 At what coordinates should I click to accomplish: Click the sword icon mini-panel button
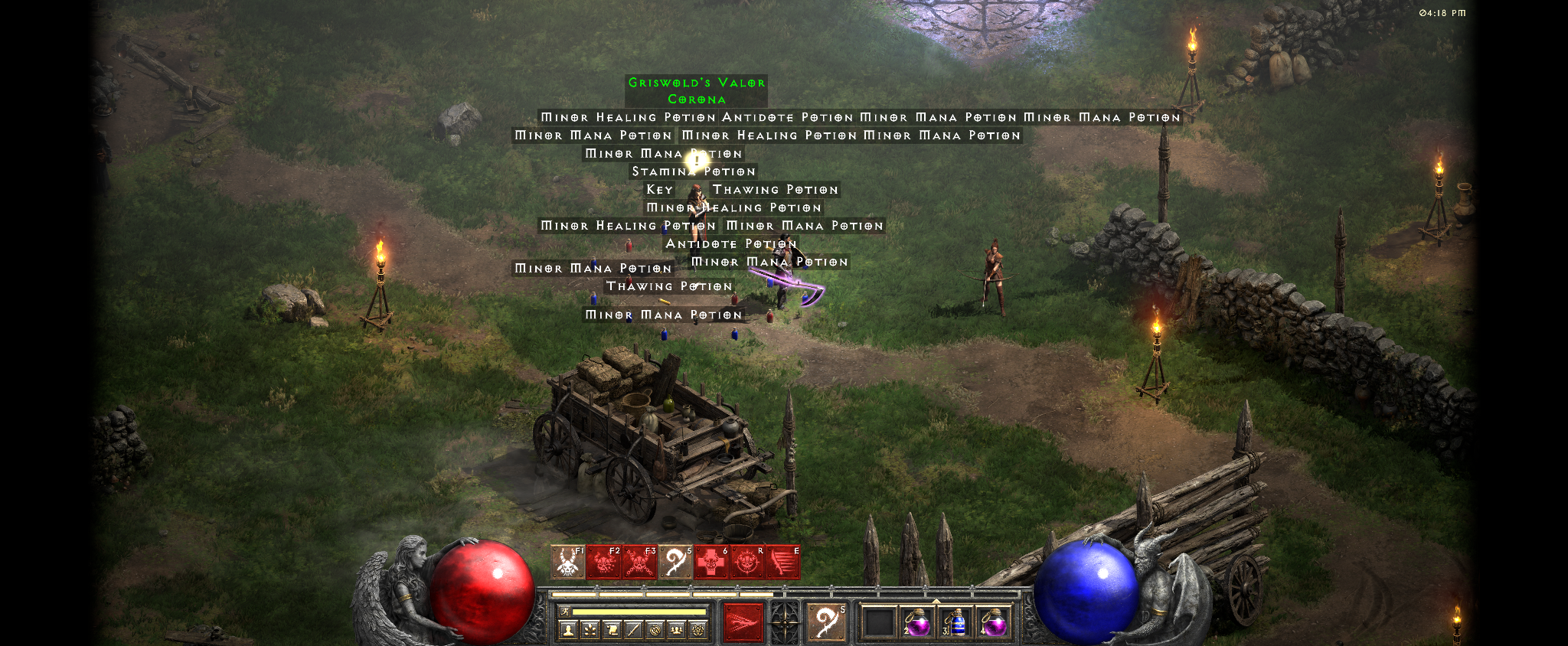point(633,630)
